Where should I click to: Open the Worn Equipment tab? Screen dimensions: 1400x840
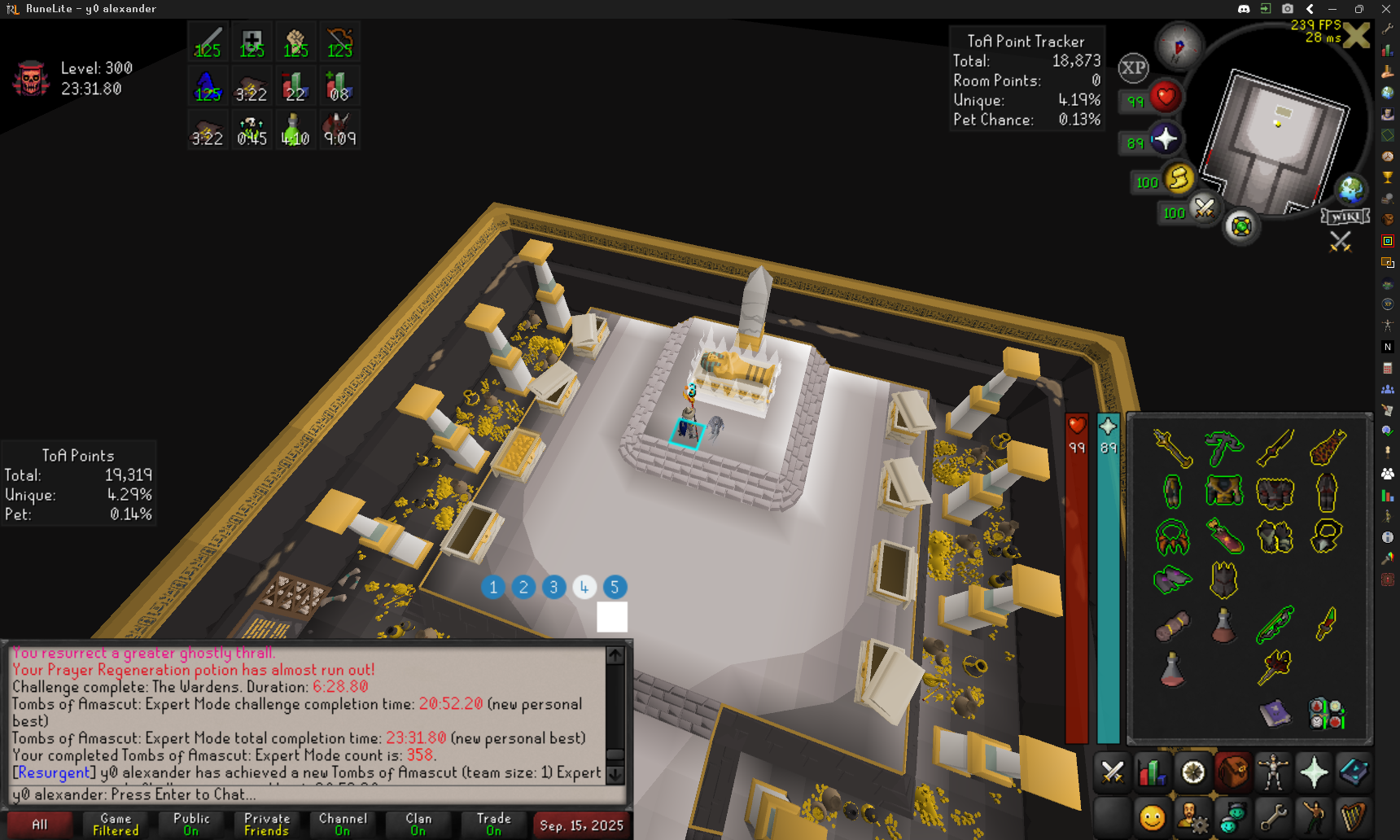click(1273, 772)
